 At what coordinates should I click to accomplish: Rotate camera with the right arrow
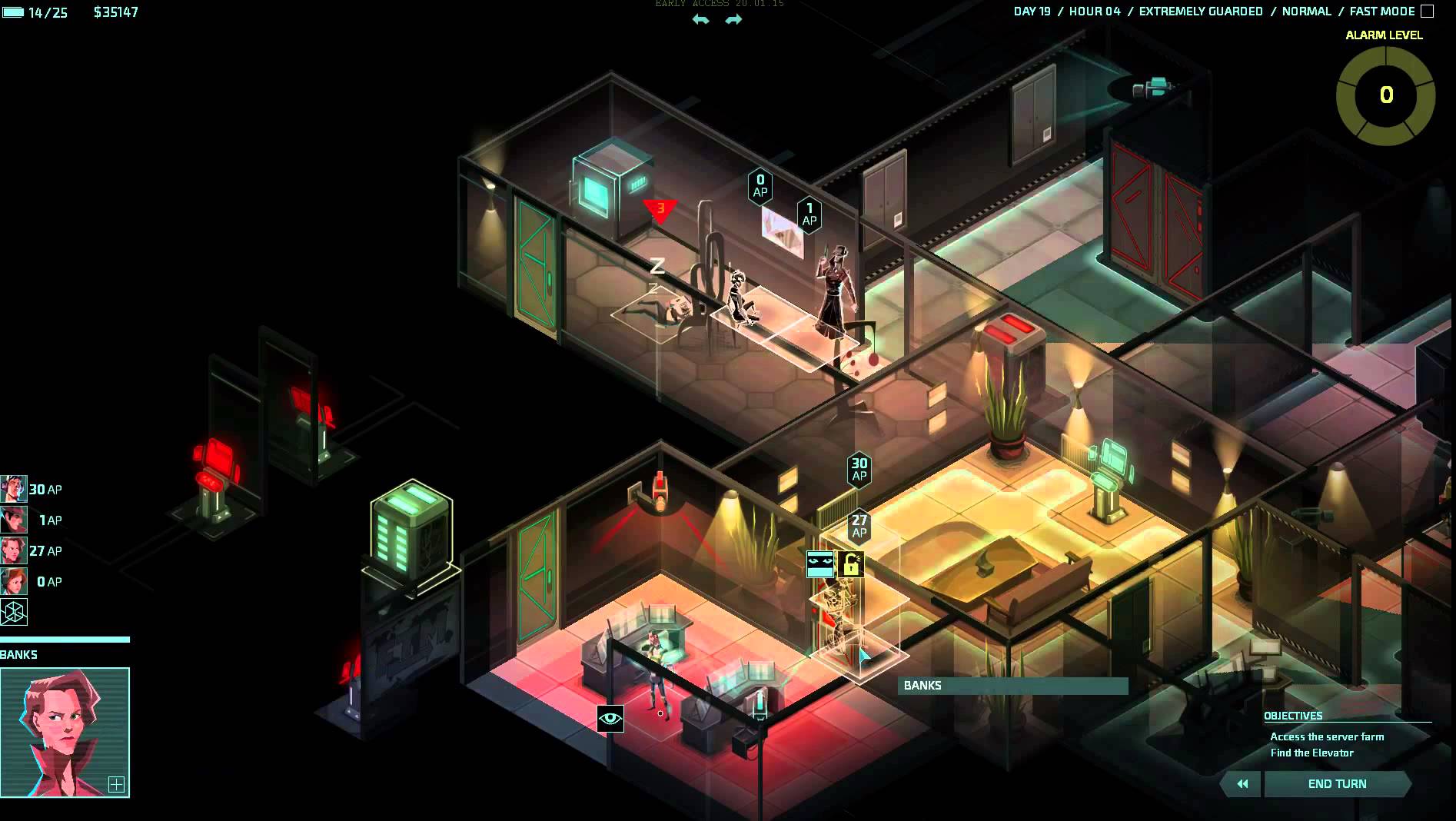[733, 20]
